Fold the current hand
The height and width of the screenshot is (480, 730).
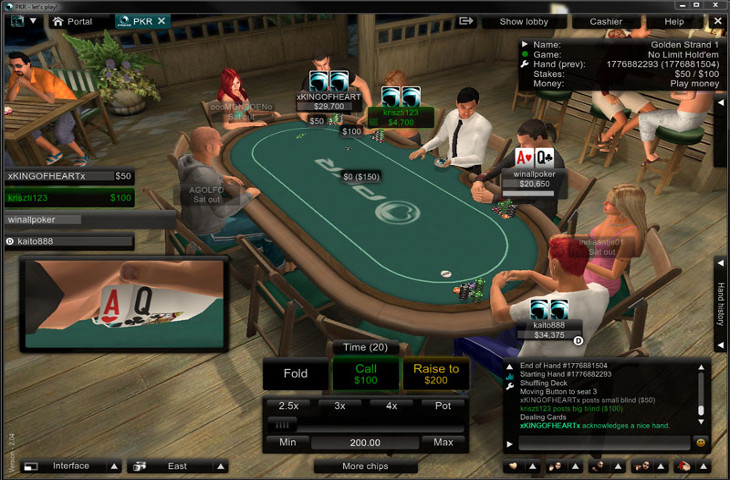click(x=296, y=374)
